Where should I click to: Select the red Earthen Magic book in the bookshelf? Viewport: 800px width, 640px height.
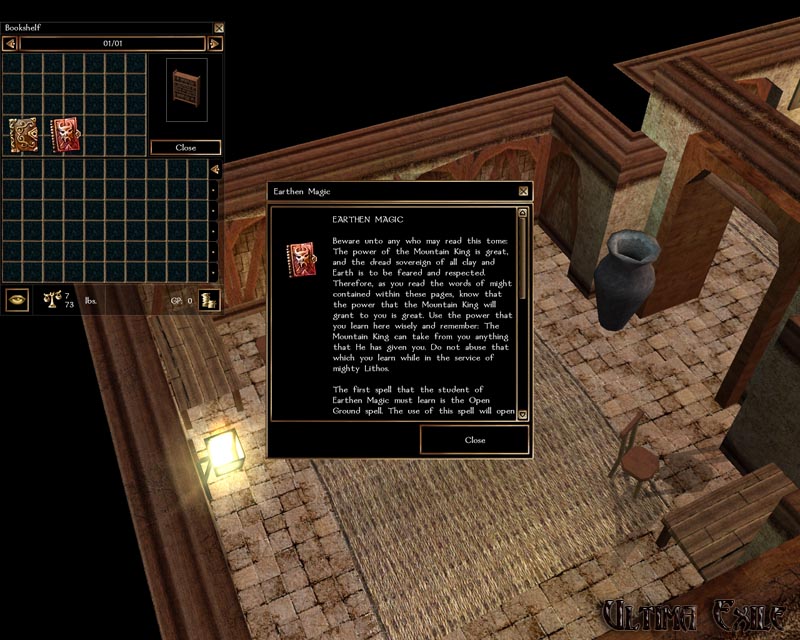(x=65, y=132)
